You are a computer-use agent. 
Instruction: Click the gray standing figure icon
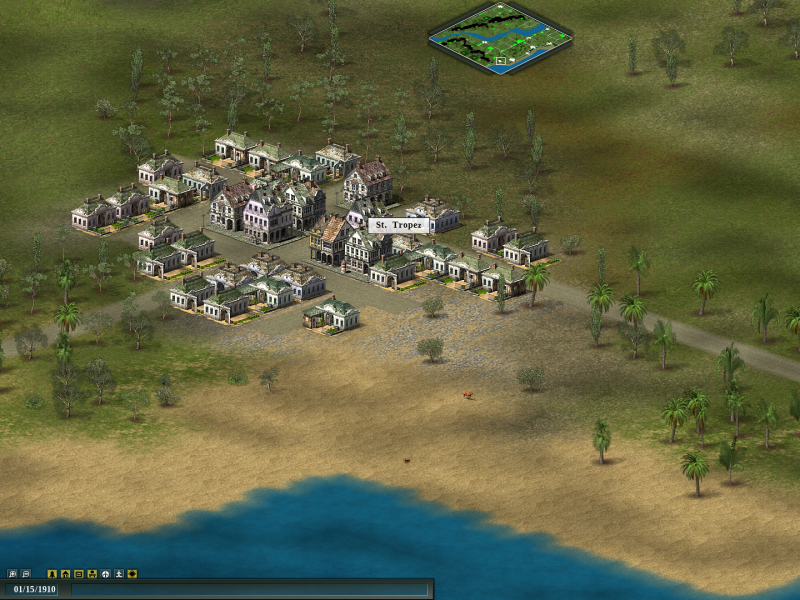coord(118,574)
